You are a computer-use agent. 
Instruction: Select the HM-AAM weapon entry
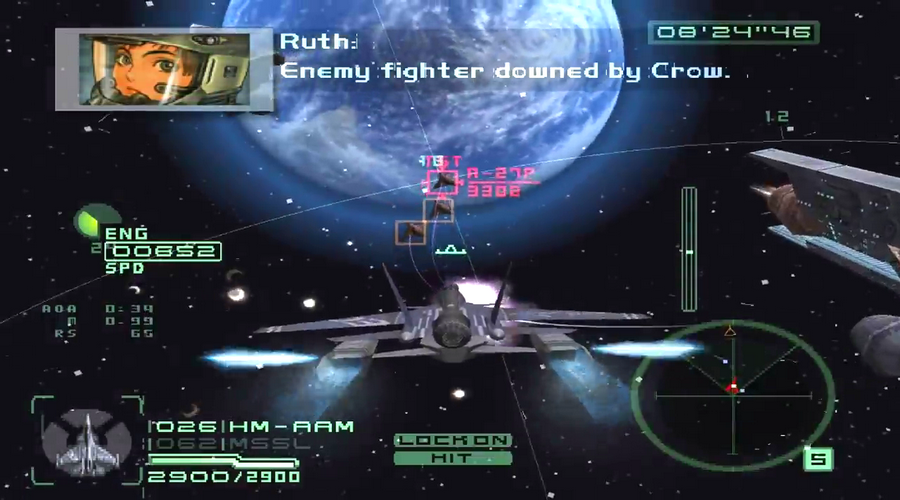[x=252, y=427]
